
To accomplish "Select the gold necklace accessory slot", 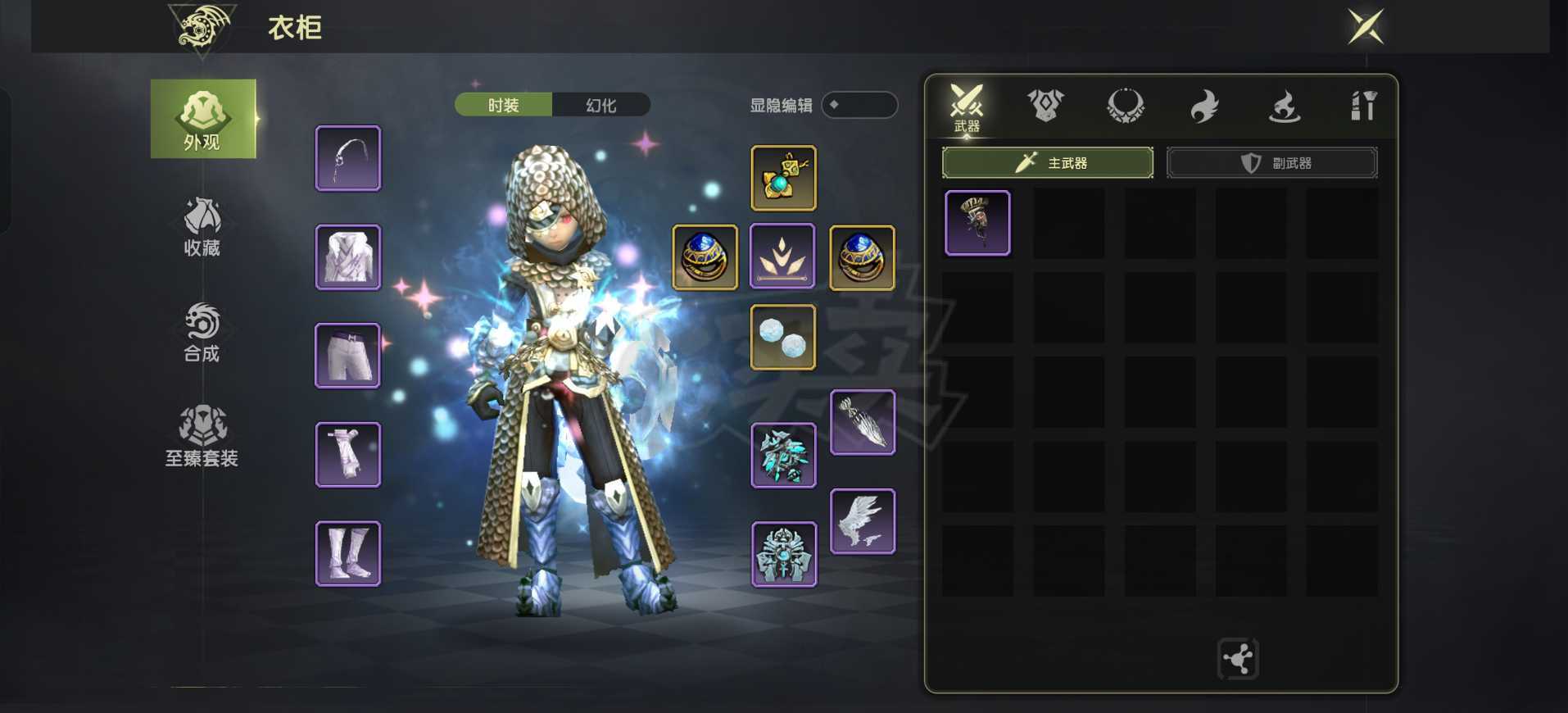I will click(783, 178).
